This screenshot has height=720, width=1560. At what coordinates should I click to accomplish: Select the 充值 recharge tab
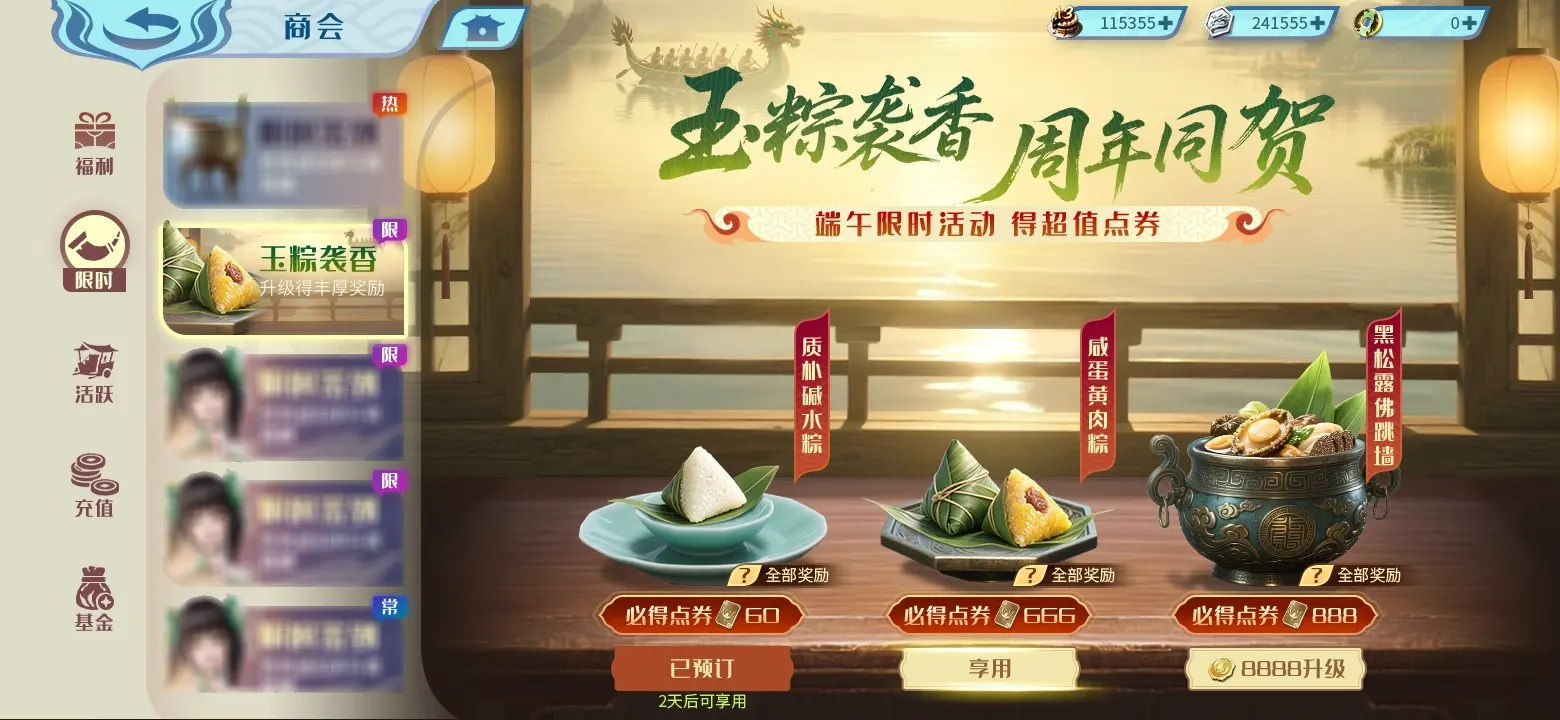coord(94,487)
